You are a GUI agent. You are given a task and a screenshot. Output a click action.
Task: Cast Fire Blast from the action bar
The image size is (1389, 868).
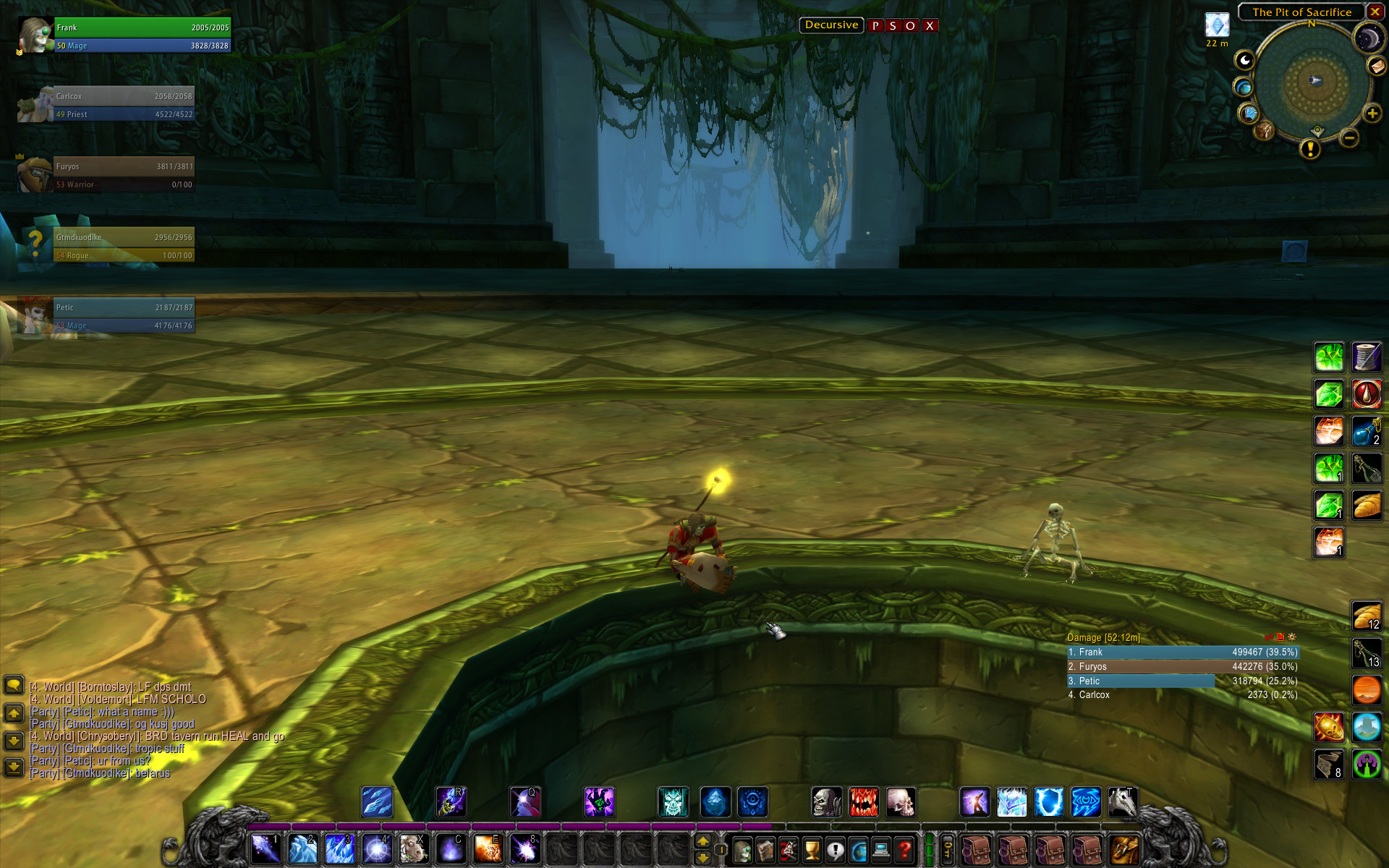coord(488,849)
